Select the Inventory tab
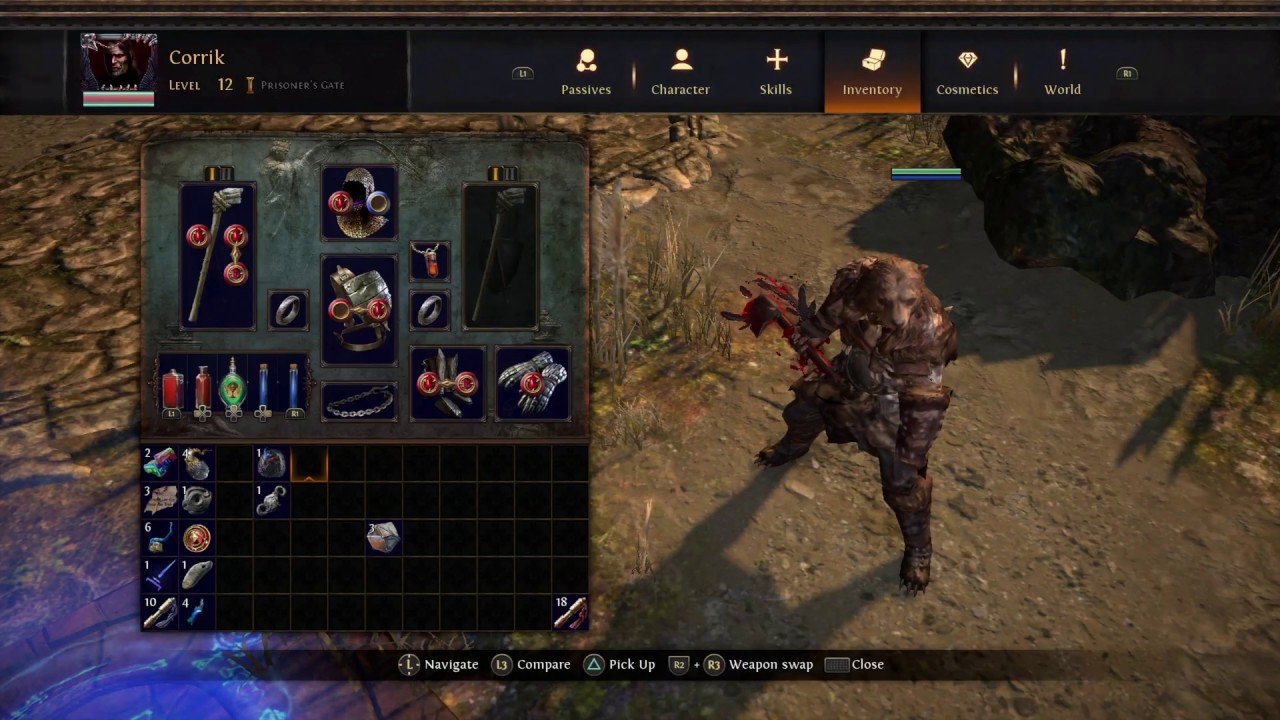 click(x=872, y=73)
